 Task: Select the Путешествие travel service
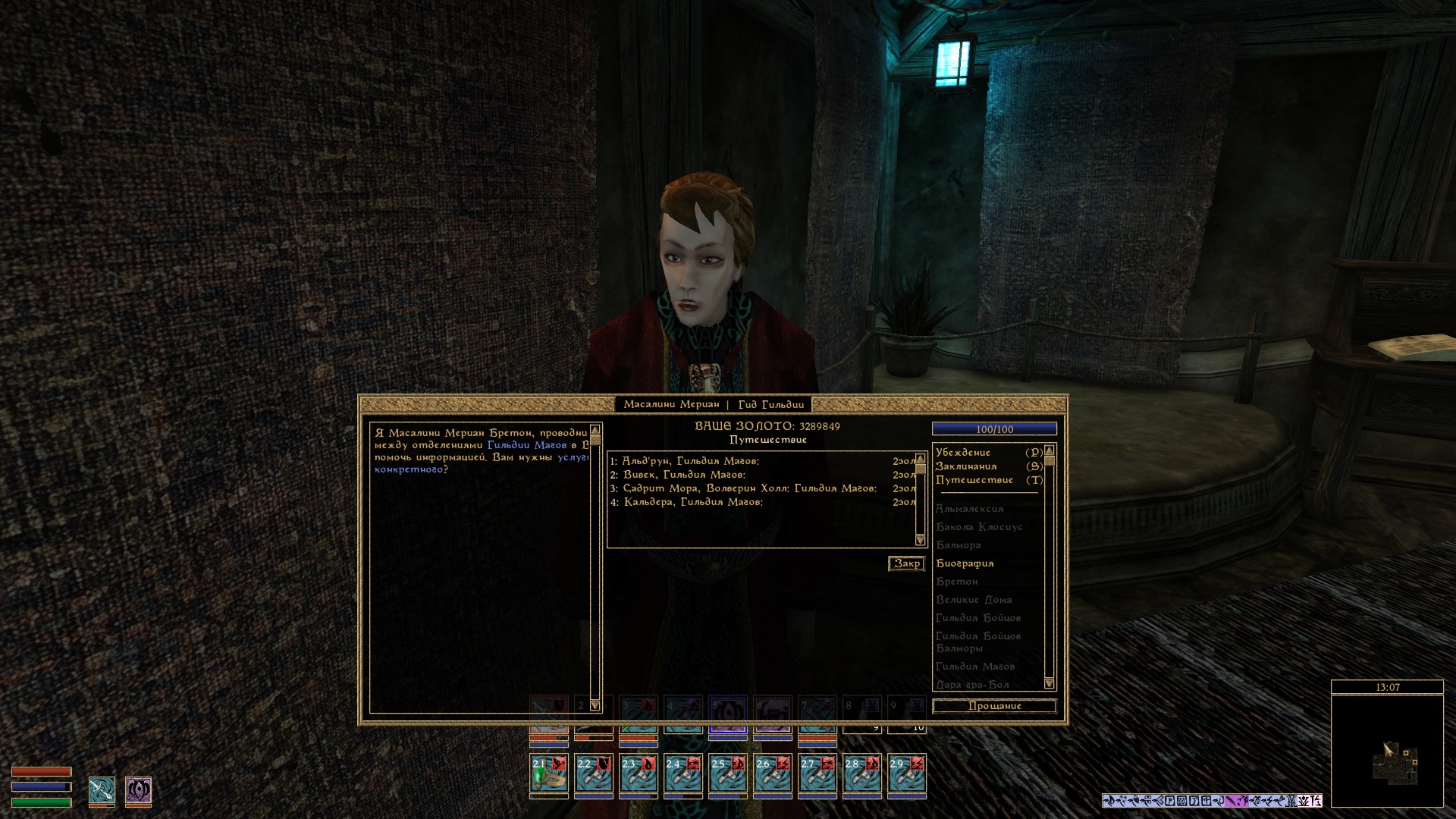coord(974,480)
